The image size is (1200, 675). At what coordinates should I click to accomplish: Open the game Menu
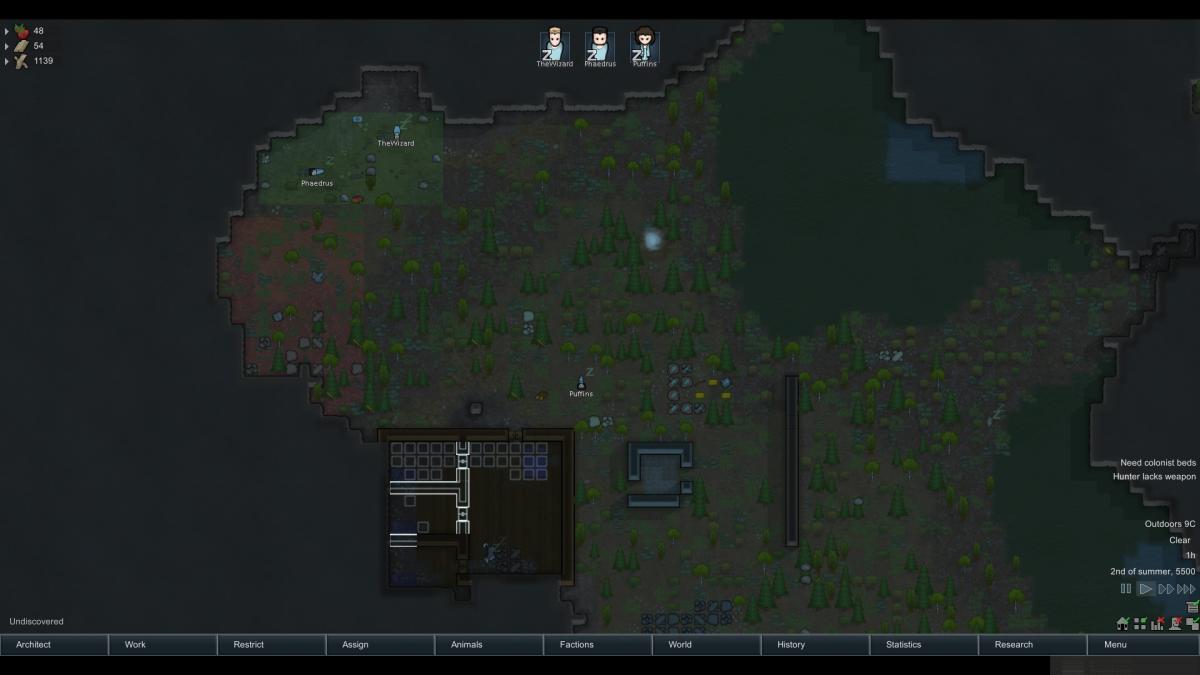click(x=1142, y=645)
